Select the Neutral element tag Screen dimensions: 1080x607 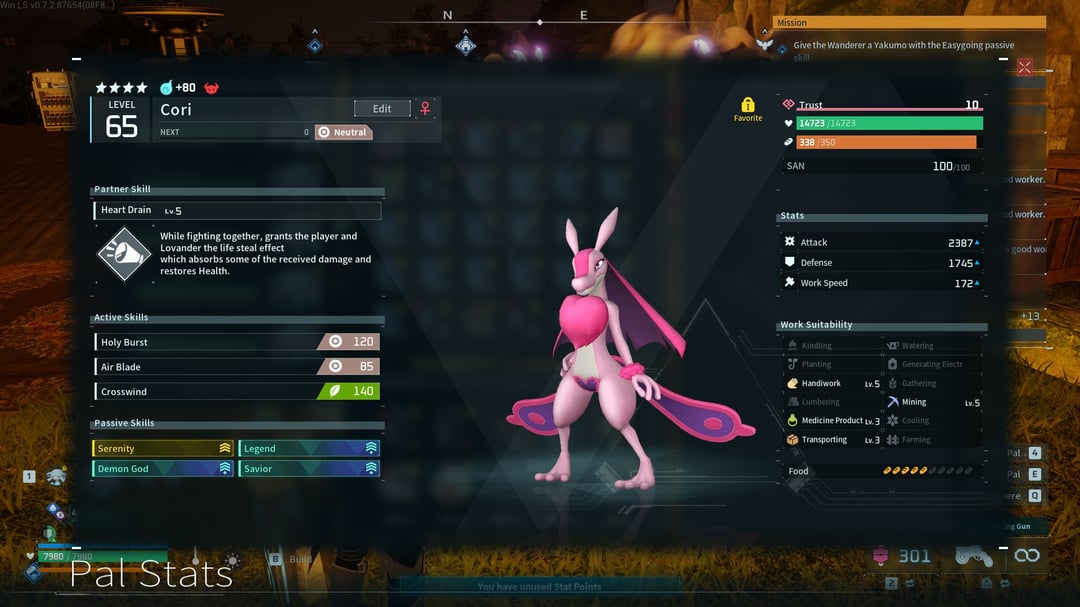click(343, 132)
